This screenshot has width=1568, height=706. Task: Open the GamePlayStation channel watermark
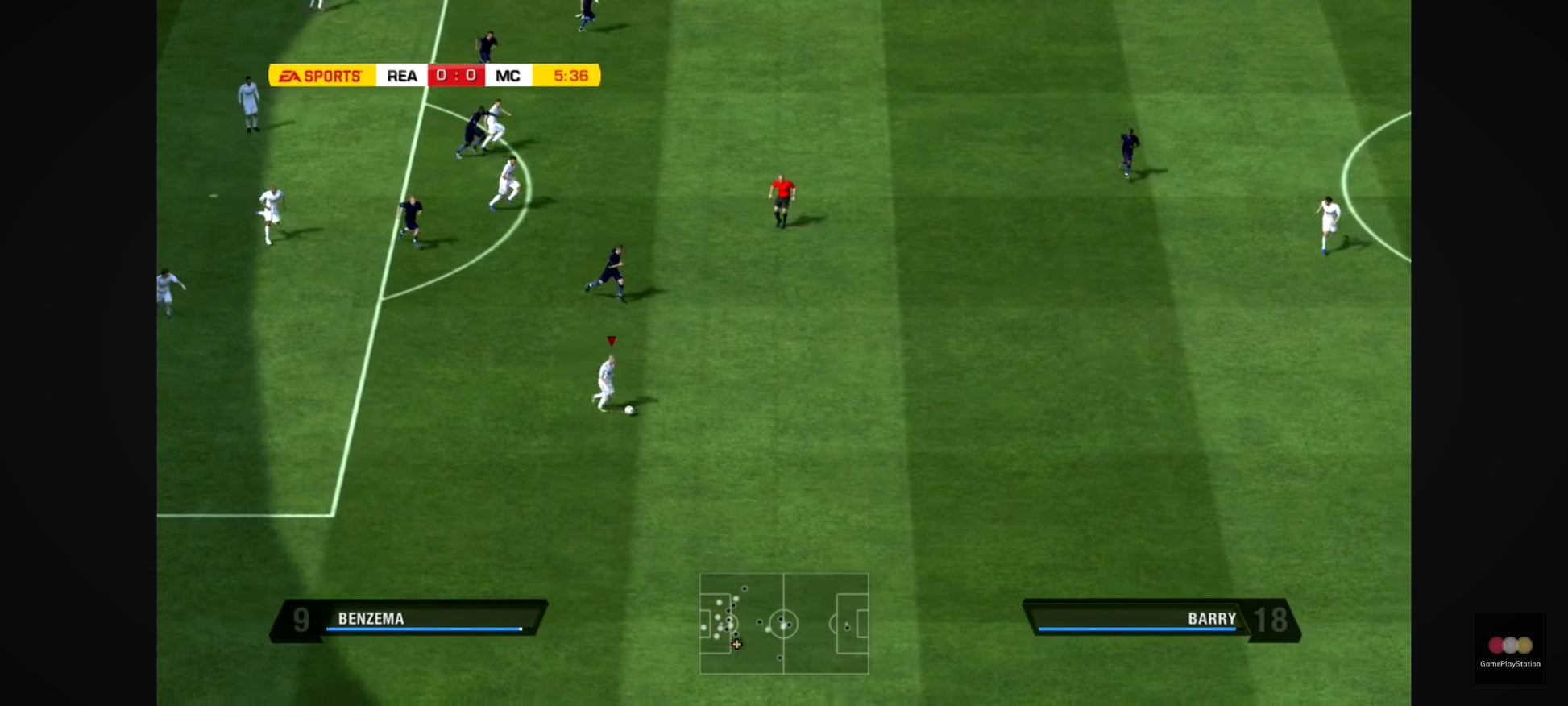[1509, 649]
